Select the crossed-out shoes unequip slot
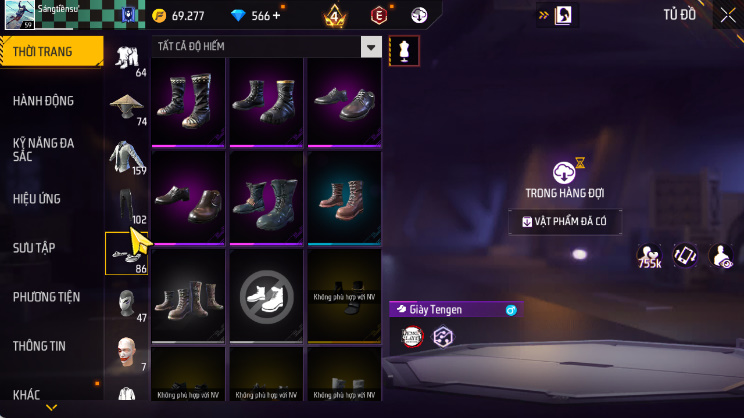 [266, 292]
